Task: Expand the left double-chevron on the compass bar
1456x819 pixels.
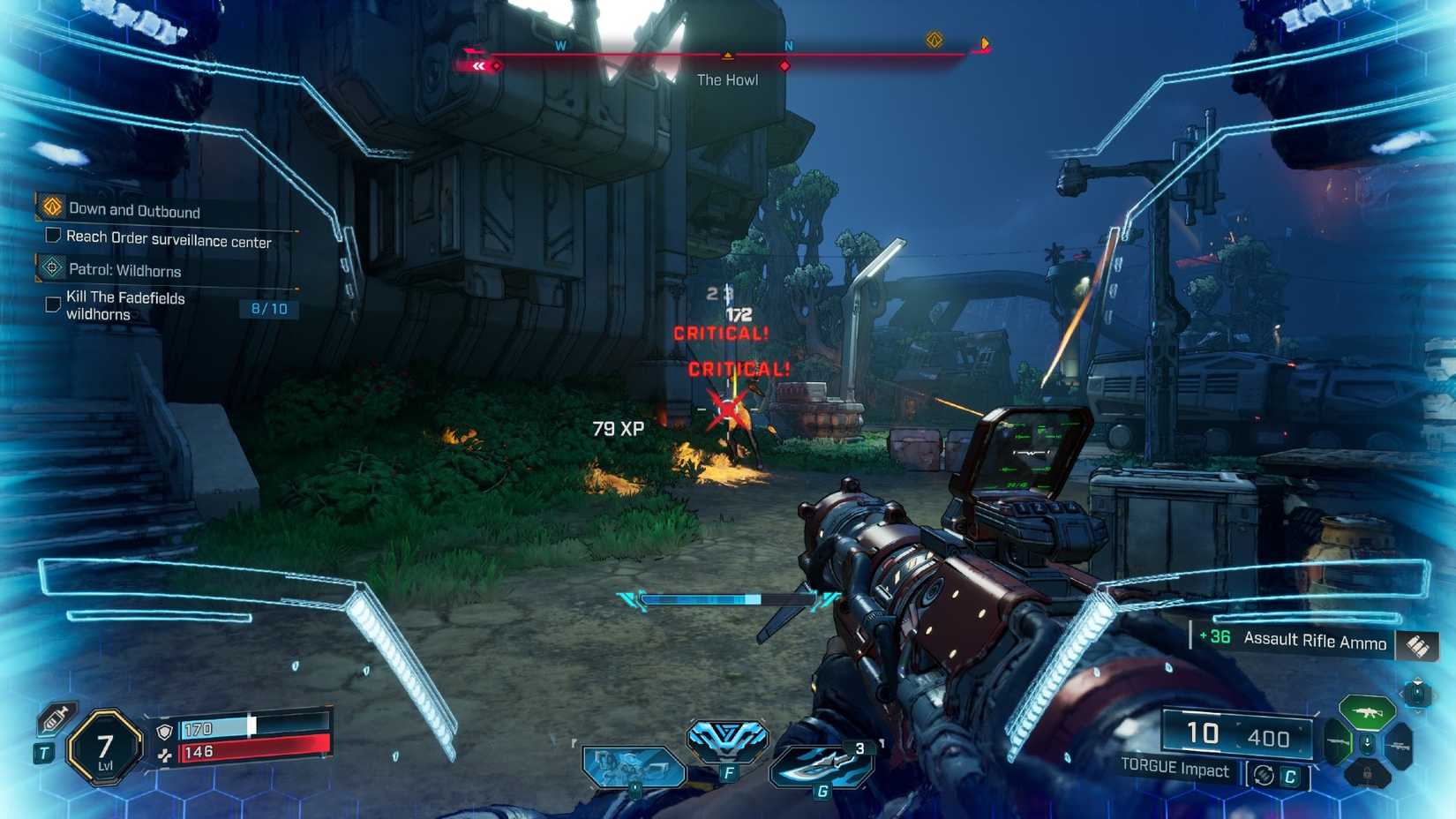Action: pos(477,65)
